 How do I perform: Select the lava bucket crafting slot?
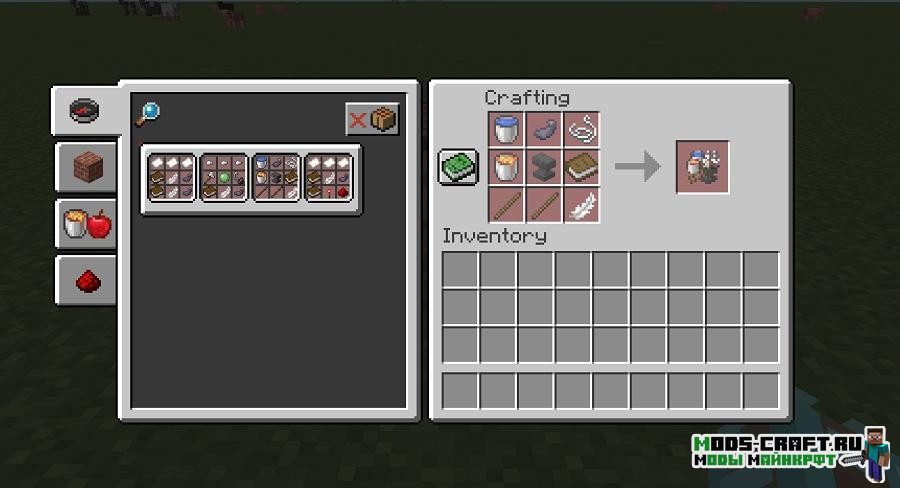click(507, 167)
